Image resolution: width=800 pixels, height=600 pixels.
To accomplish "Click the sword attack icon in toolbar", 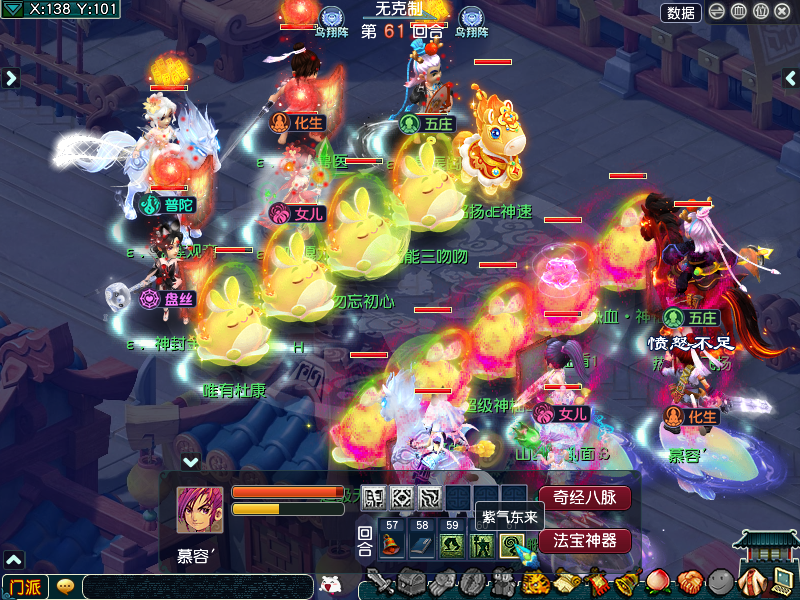I will click(x=379, y=581).
